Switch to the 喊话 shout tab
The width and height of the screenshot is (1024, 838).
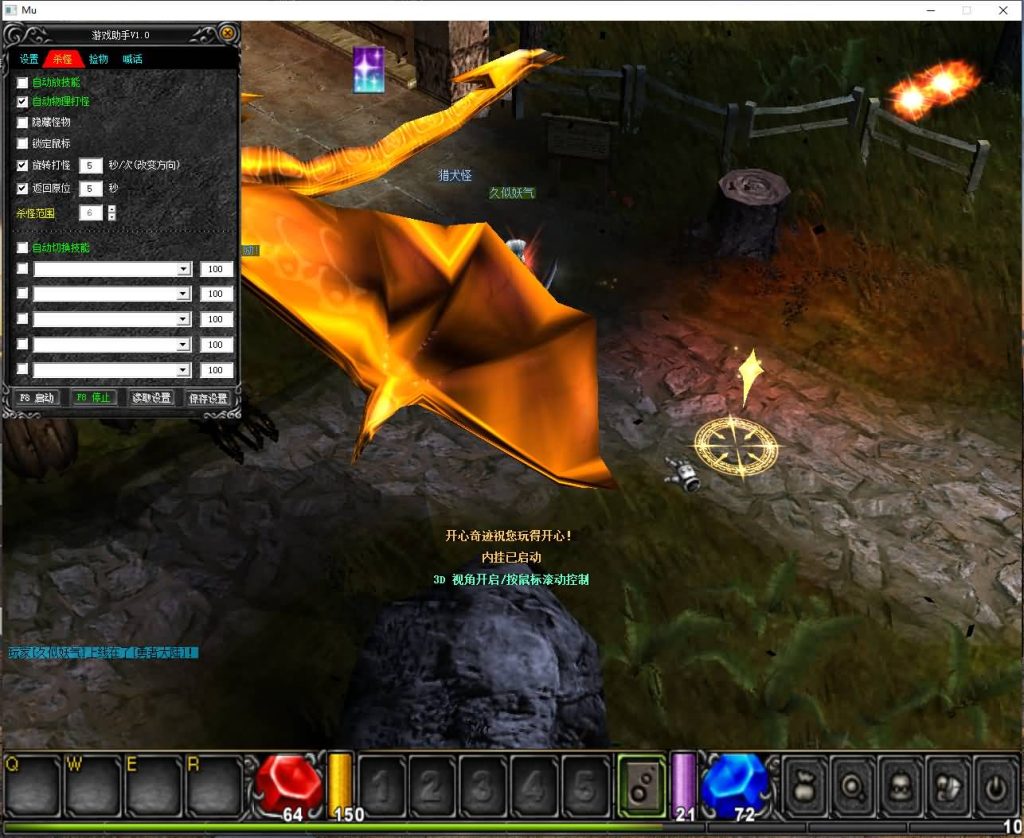point(132,59)
